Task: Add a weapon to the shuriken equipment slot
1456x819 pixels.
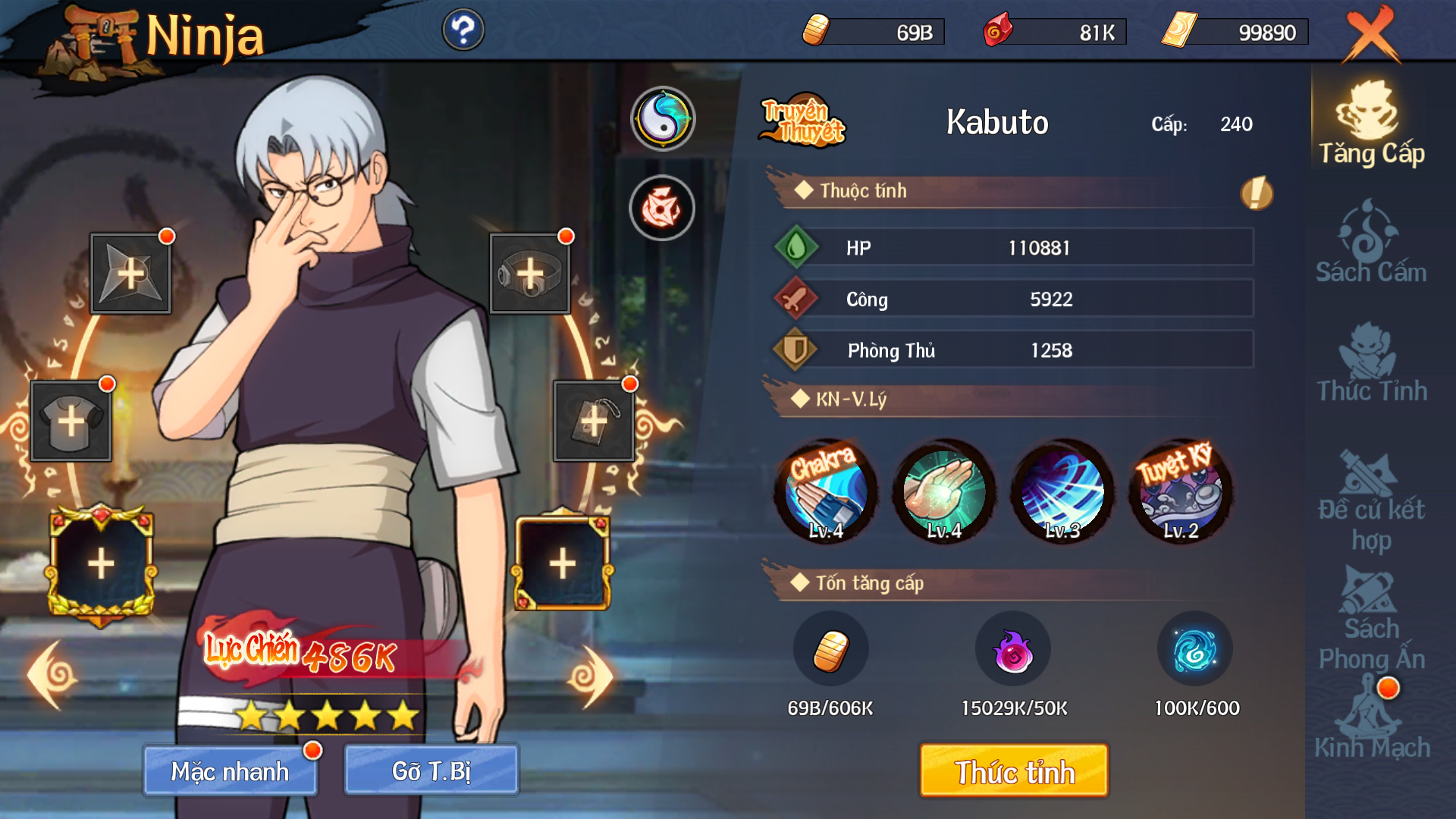Action: tap(130, 273)
